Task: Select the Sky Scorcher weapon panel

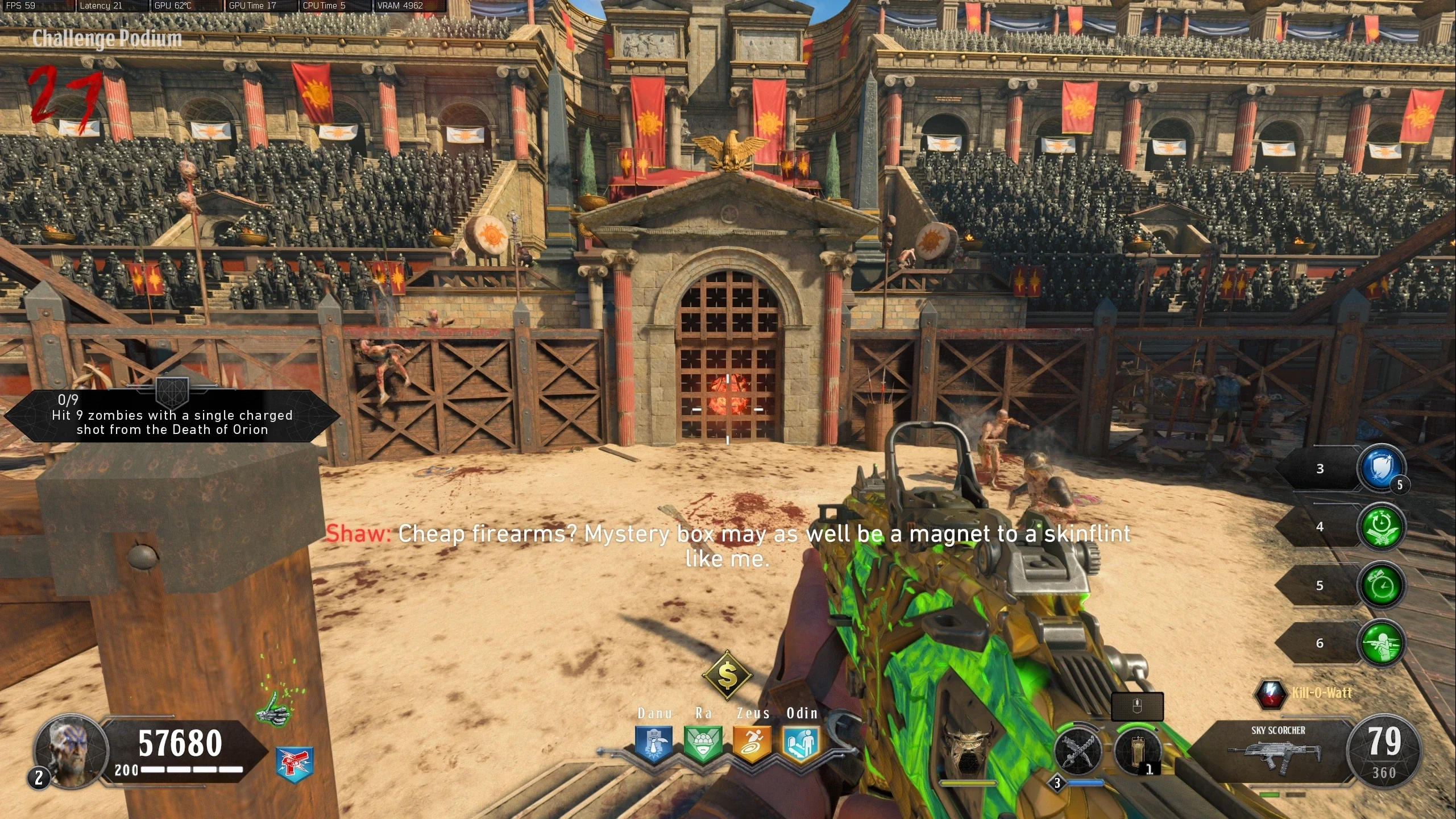Action: [x=1278, y=751]
